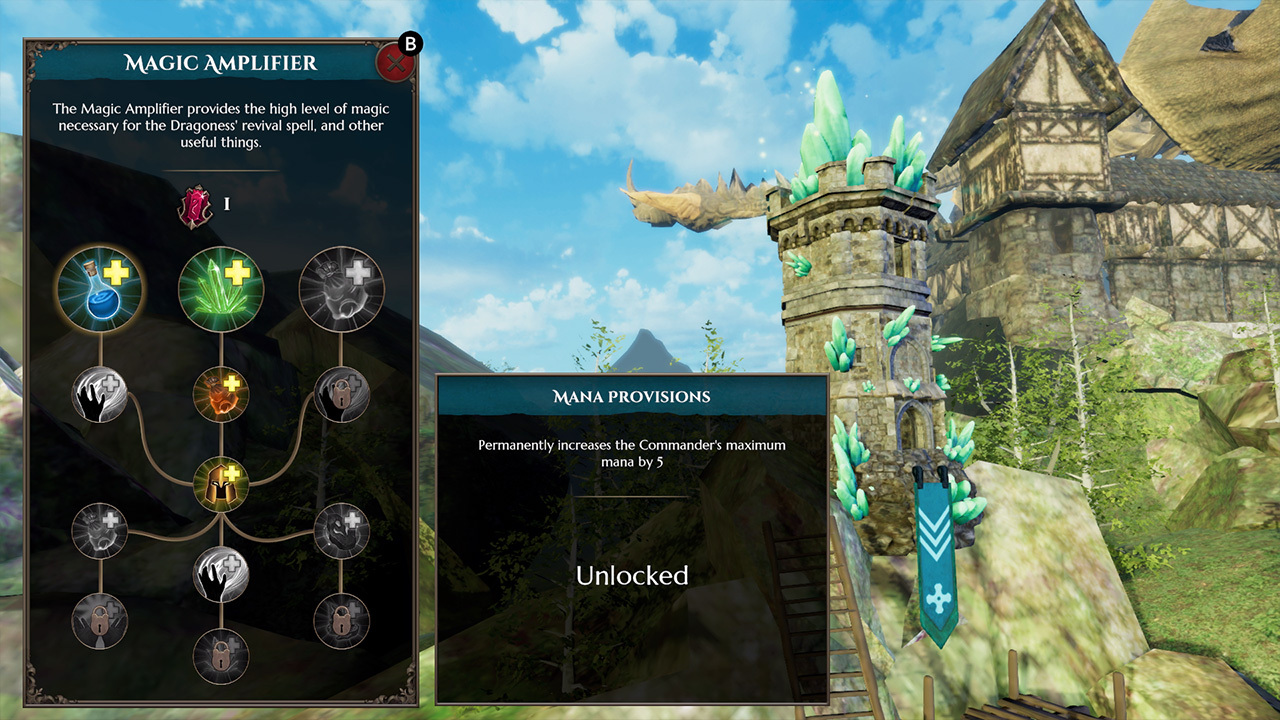Open the bottom-left padlocked skill node
This screenshot has height=720, width=1280.
98,620
